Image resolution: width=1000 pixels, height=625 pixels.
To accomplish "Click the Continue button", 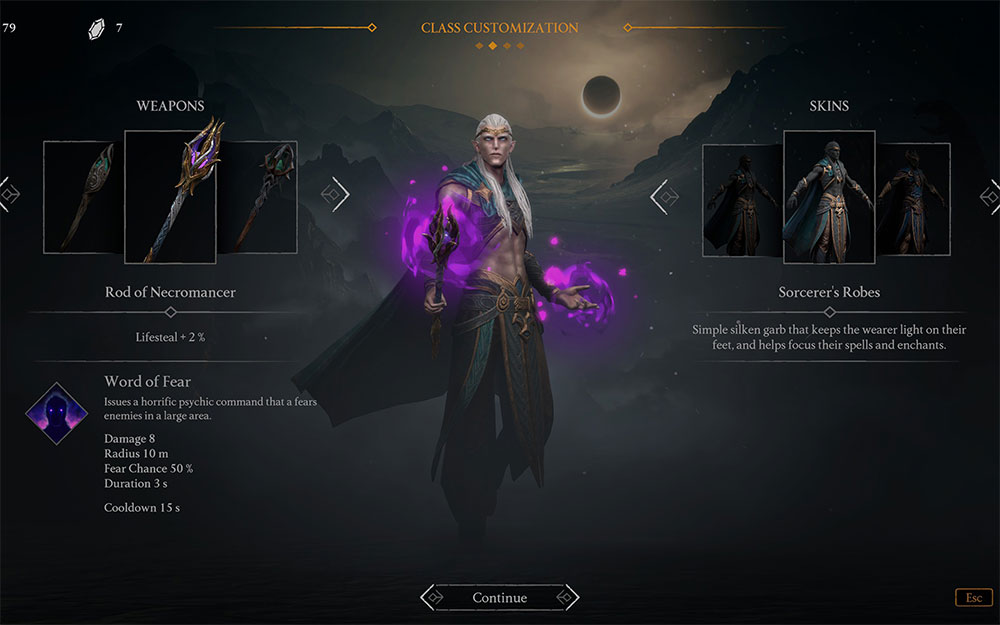I will coord(499,598).
